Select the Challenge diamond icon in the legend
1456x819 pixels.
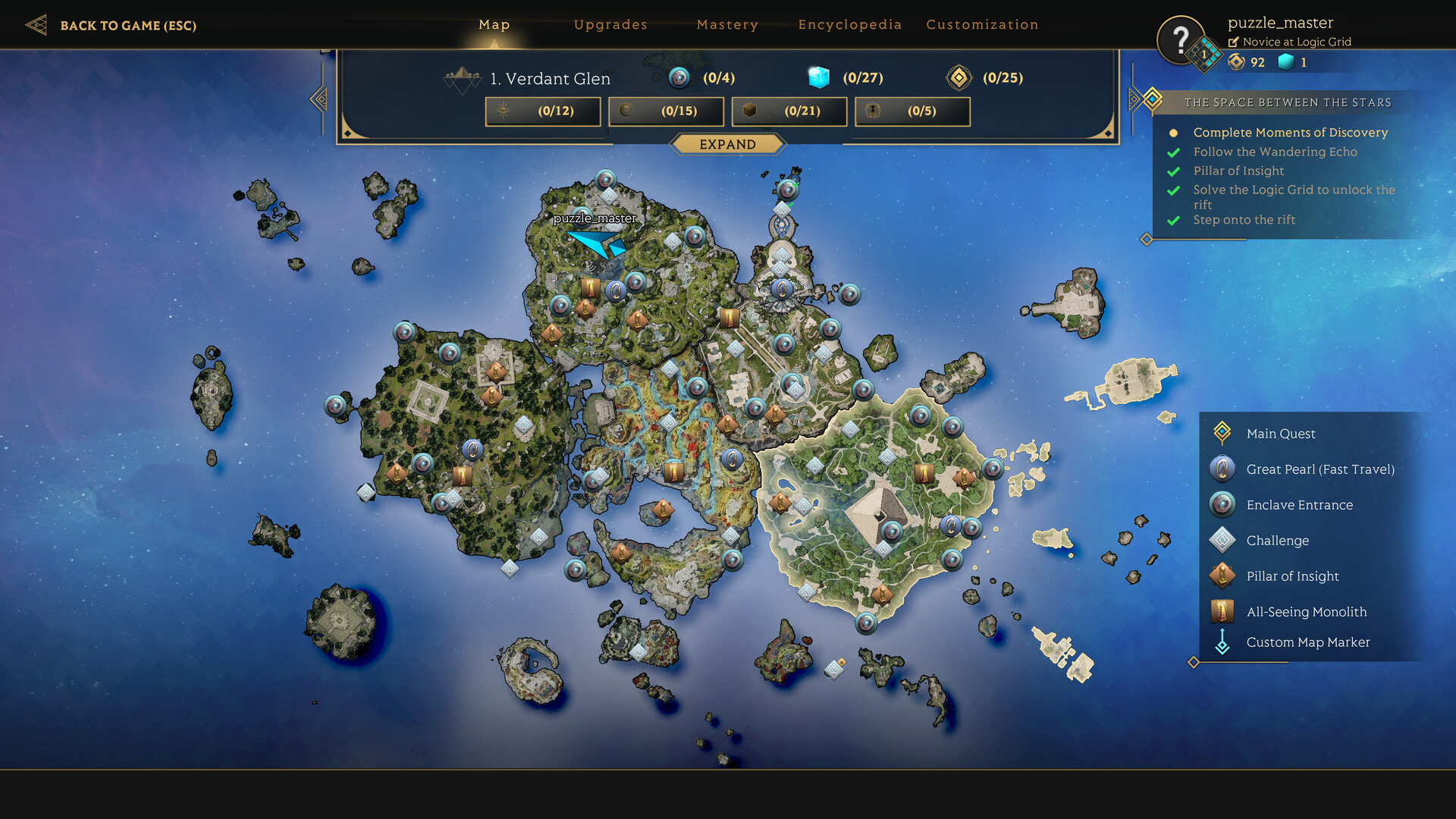[1222, 540]
